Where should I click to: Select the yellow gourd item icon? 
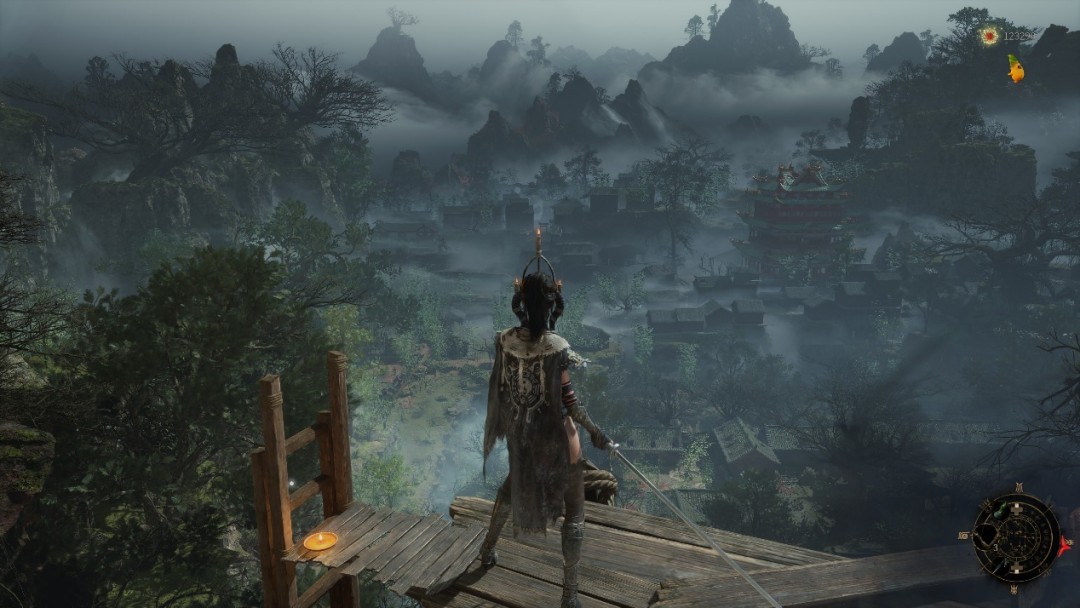tap(1016, 68)
